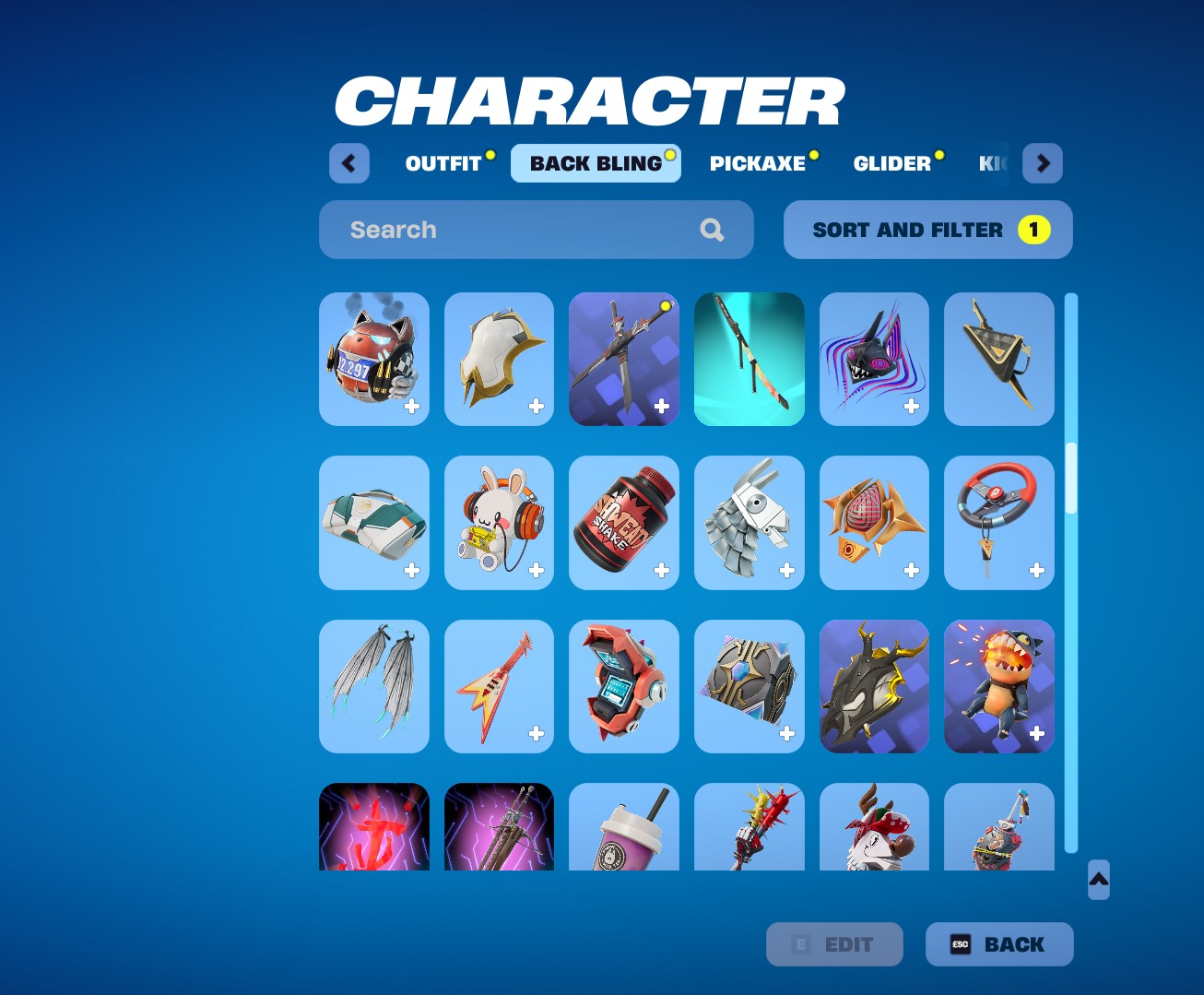1204x995 pixels.
Task: Select the silver llama back bling
Action: (749, 523)
